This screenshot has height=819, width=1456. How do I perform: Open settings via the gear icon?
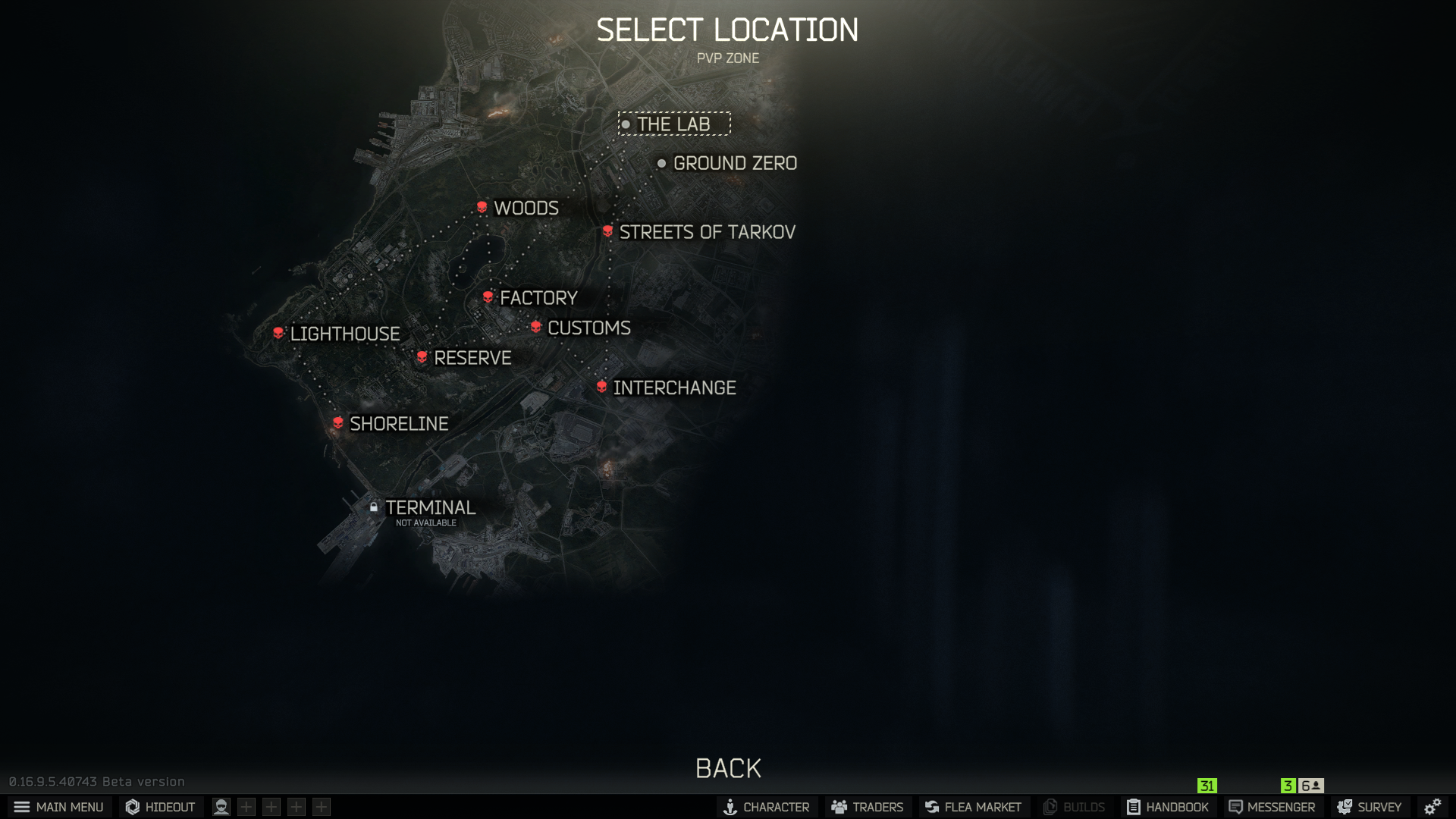pyautogui.click(x=1432, y=807)
